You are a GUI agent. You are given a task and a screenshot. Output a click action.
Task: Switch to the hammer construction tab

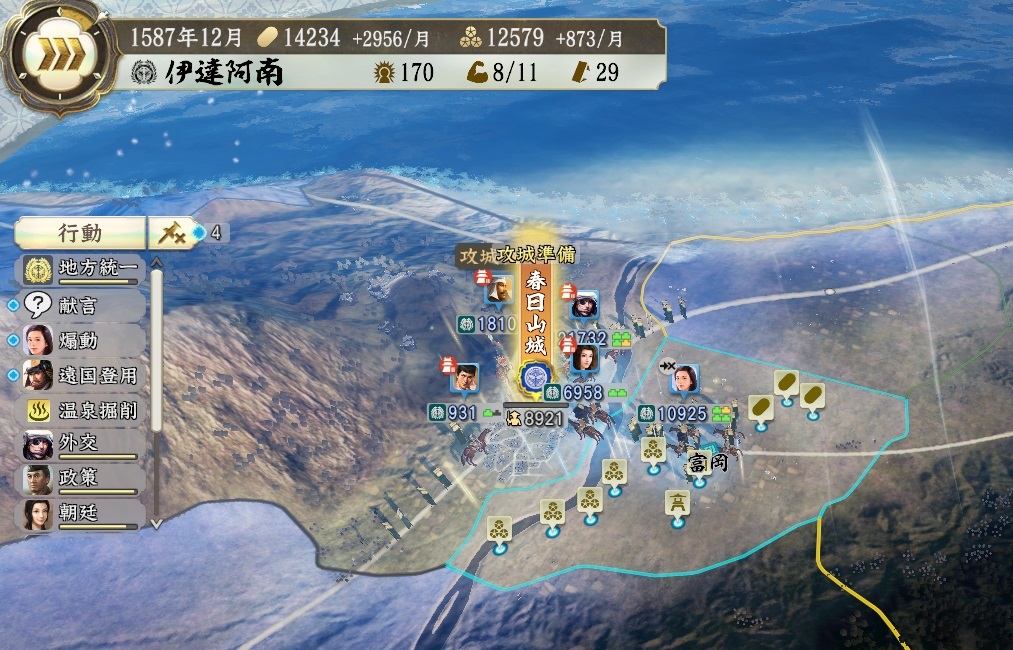coord(169,233)
